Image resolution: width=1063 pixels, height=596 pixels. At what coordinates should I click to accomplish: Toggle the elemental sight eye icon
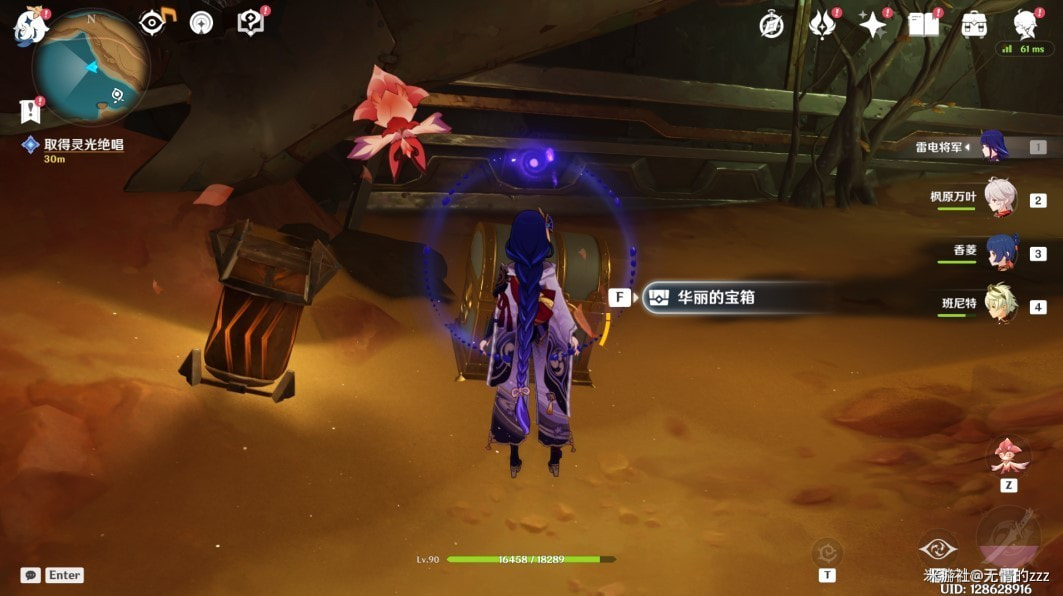153,22
